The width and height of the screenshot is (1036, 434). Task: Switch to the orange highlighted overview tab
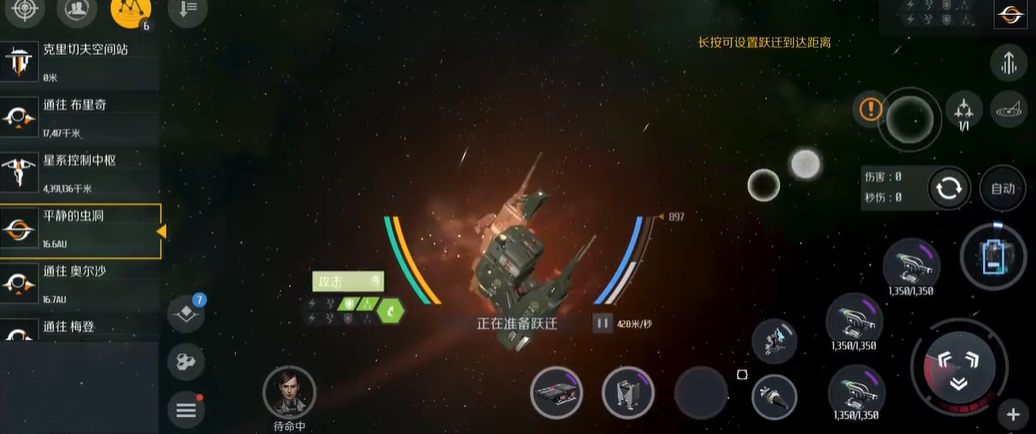(x=129, y=11)
